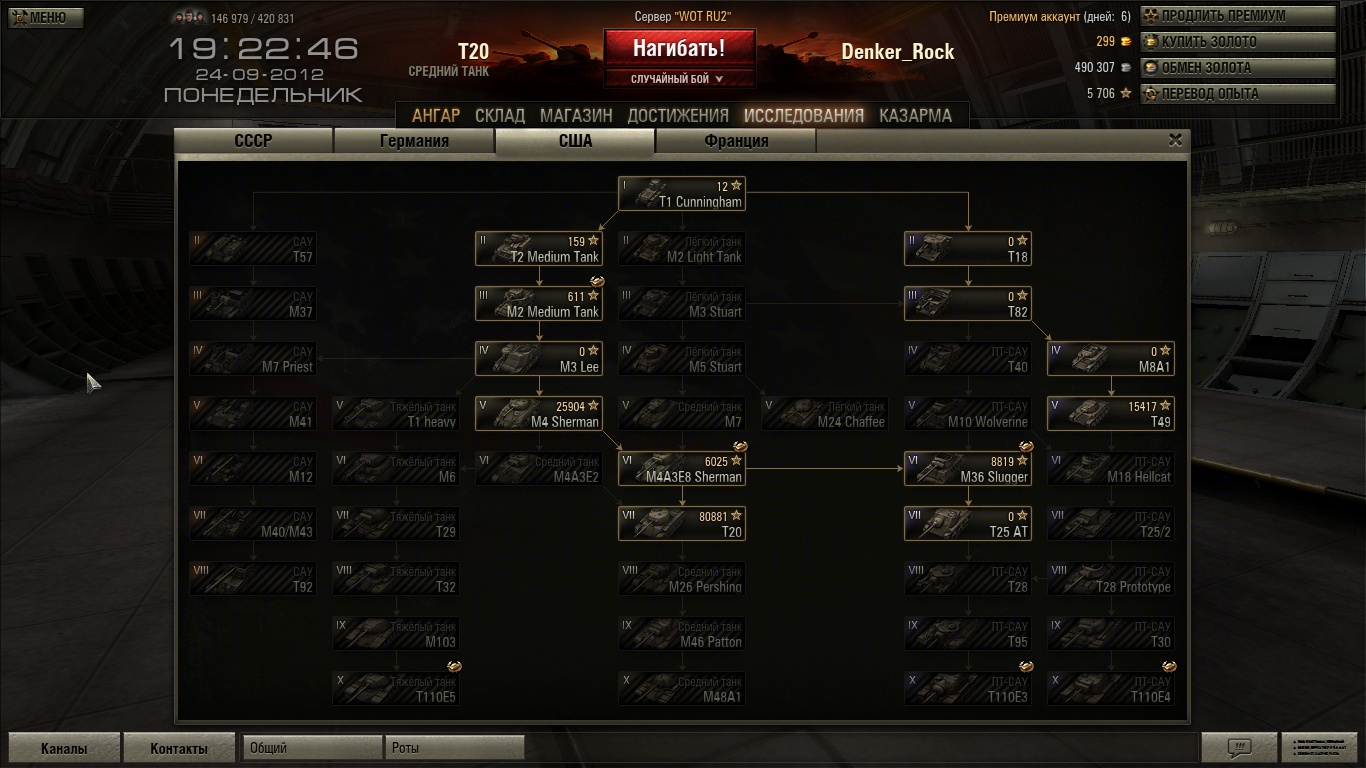Switch to the Ангар tab

[x=436, y=115]
